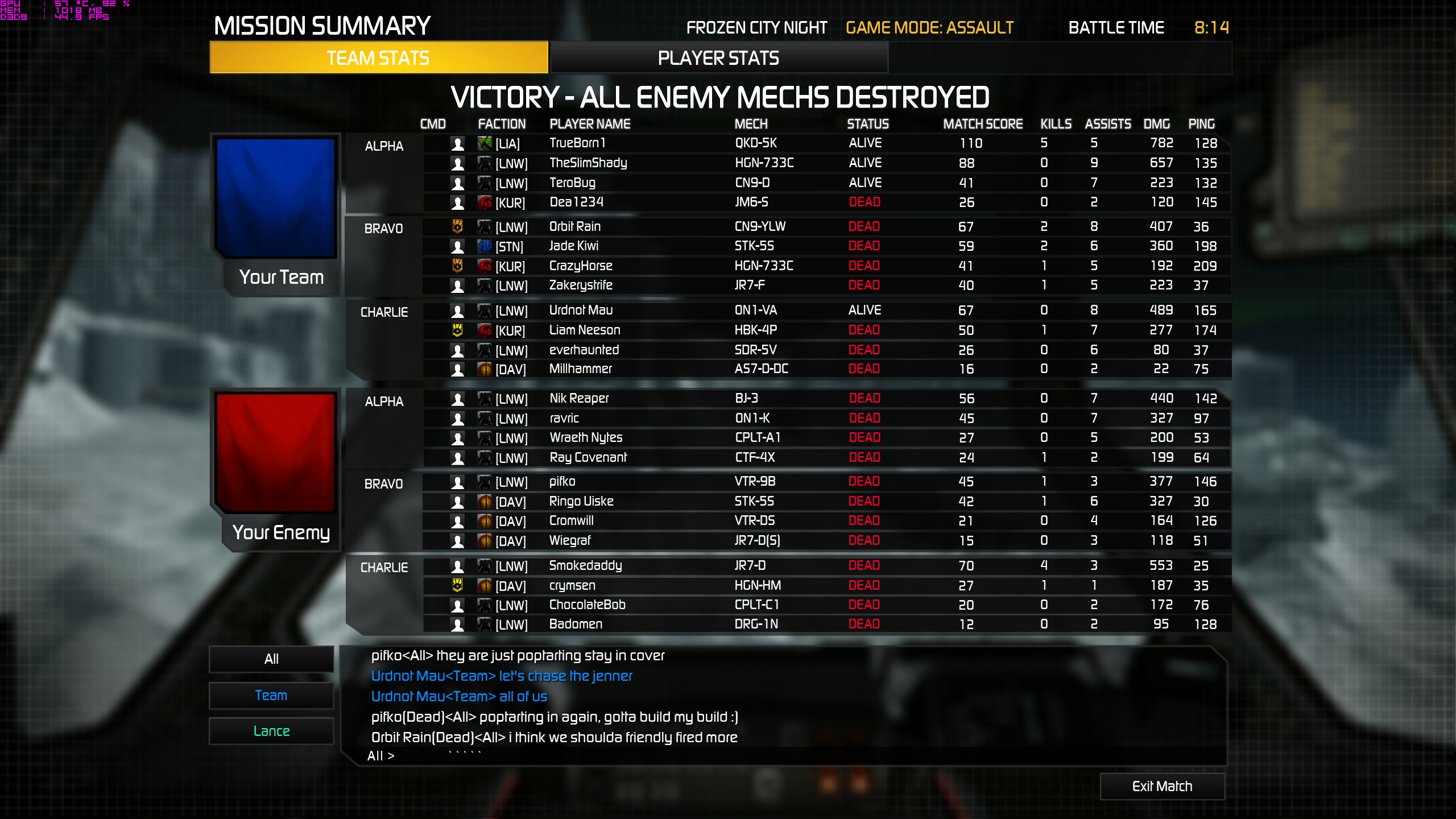Select Orbit Rain's player row
This screenshot has width=1456, height=819.
[825, 226]
